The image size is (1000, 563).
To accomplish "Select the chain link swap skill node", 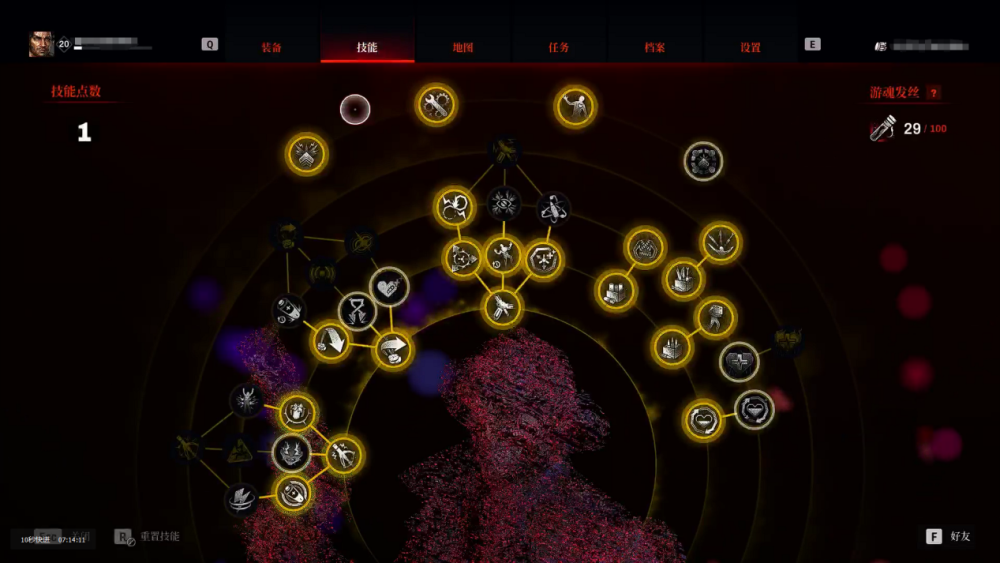I will (453, 207).
